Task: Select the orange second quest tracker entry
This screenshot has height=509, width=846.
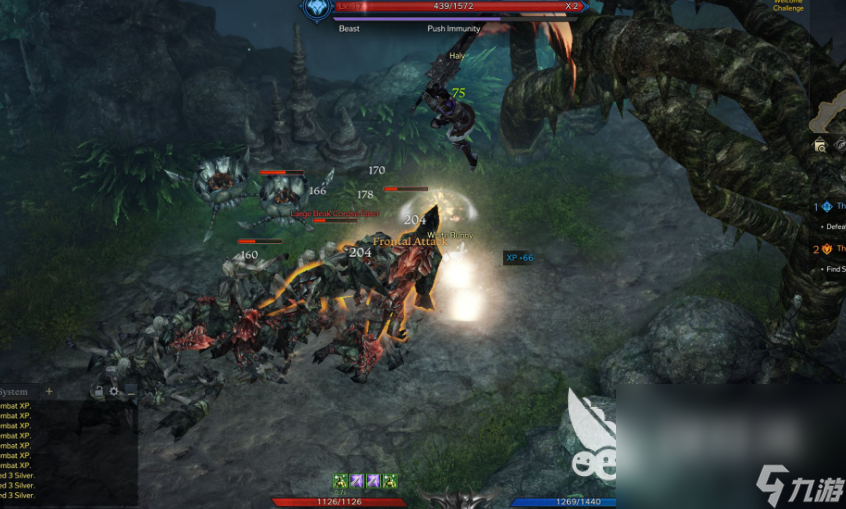Action: tap(828, 249)
